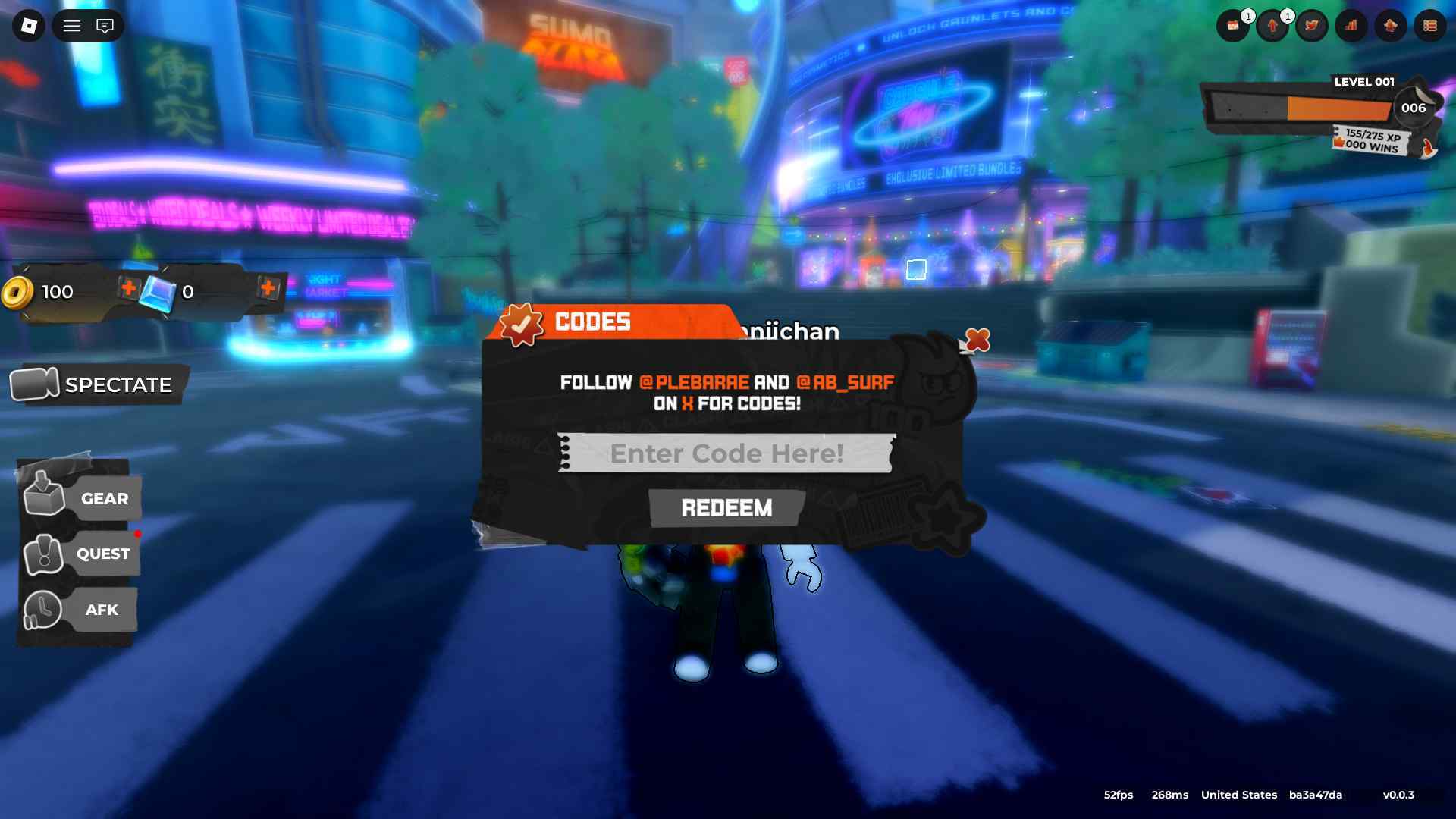Click the @PLEBARAE handle text
This screenshot has height=819, width=1456.
tap(692, 383)
